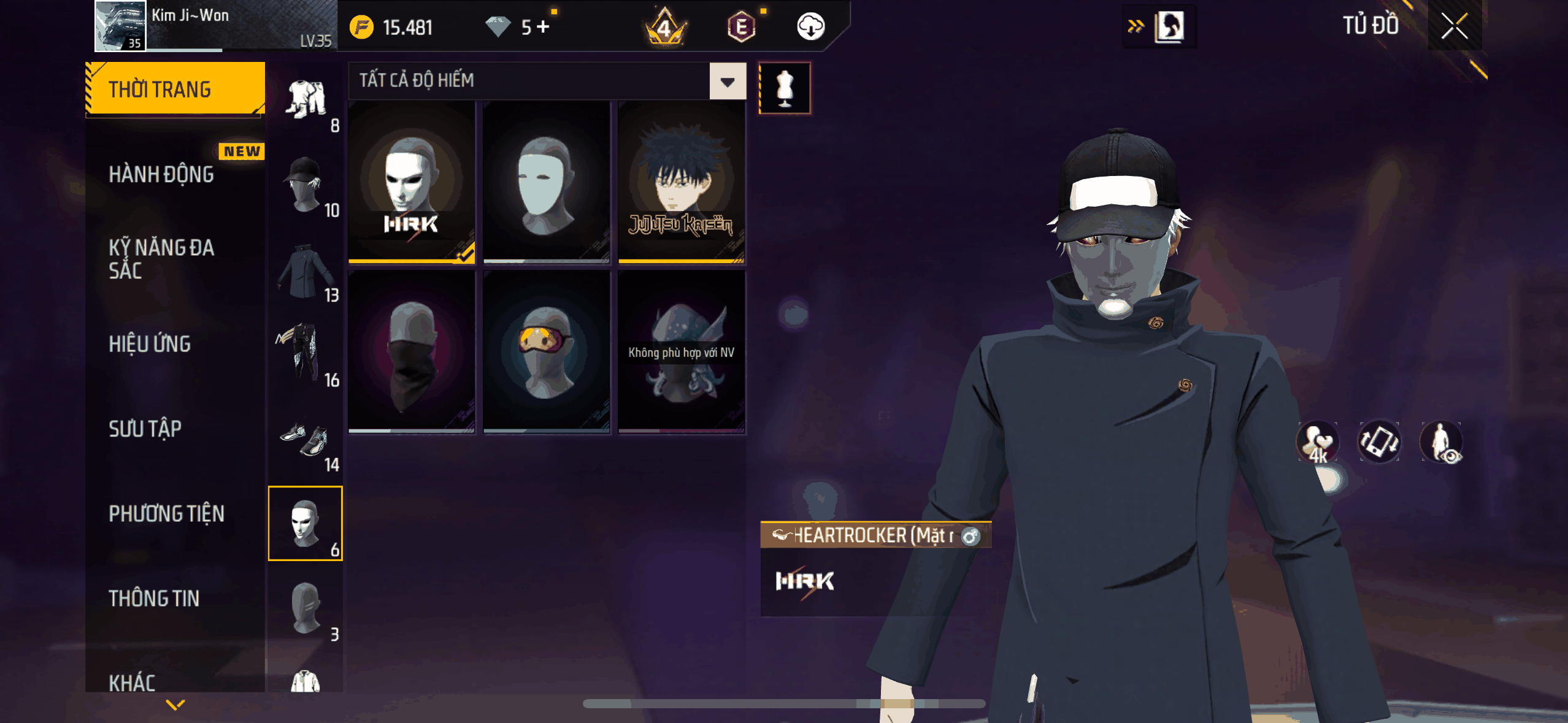Go to the SƯU TẬP tab

145,429
